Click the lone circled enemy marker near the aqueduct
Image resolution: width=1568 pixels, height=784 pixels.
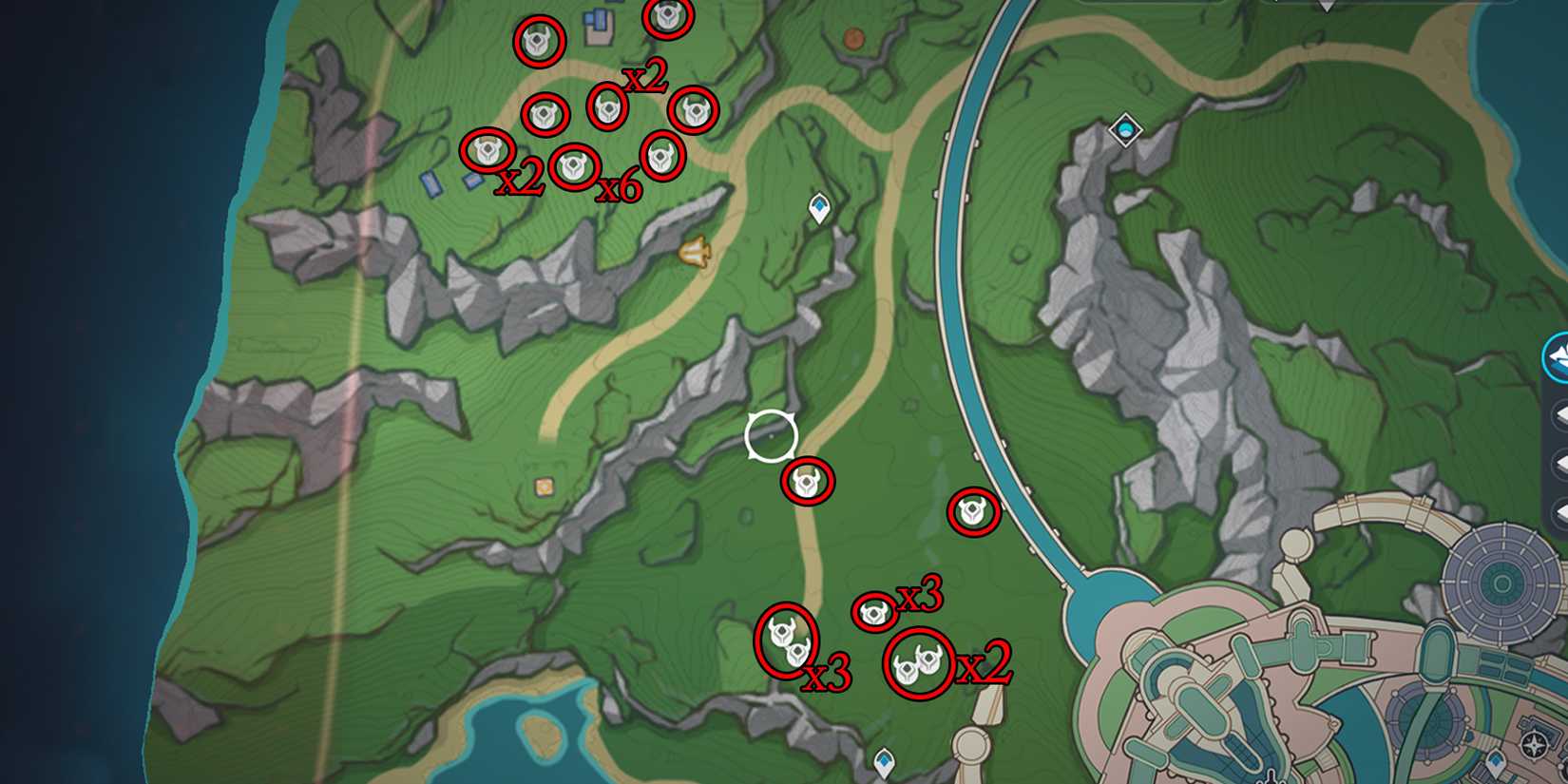972,513
